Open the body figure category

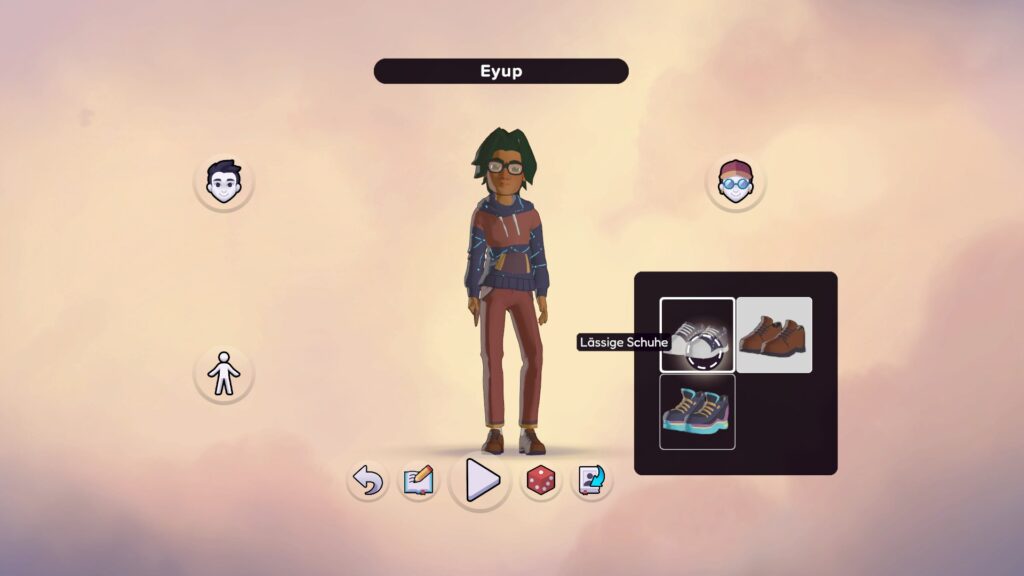(224, 375)
